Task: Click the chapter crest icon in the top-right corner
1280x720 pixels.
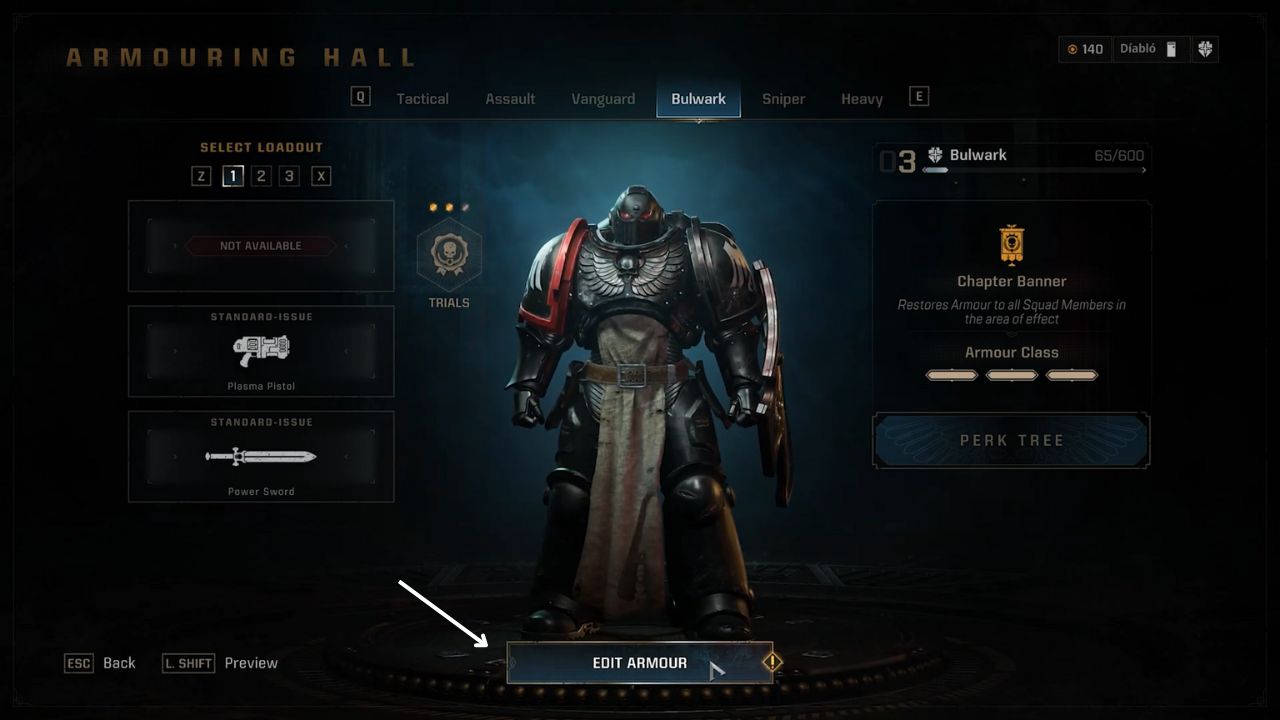Action: coord(1208,49)
